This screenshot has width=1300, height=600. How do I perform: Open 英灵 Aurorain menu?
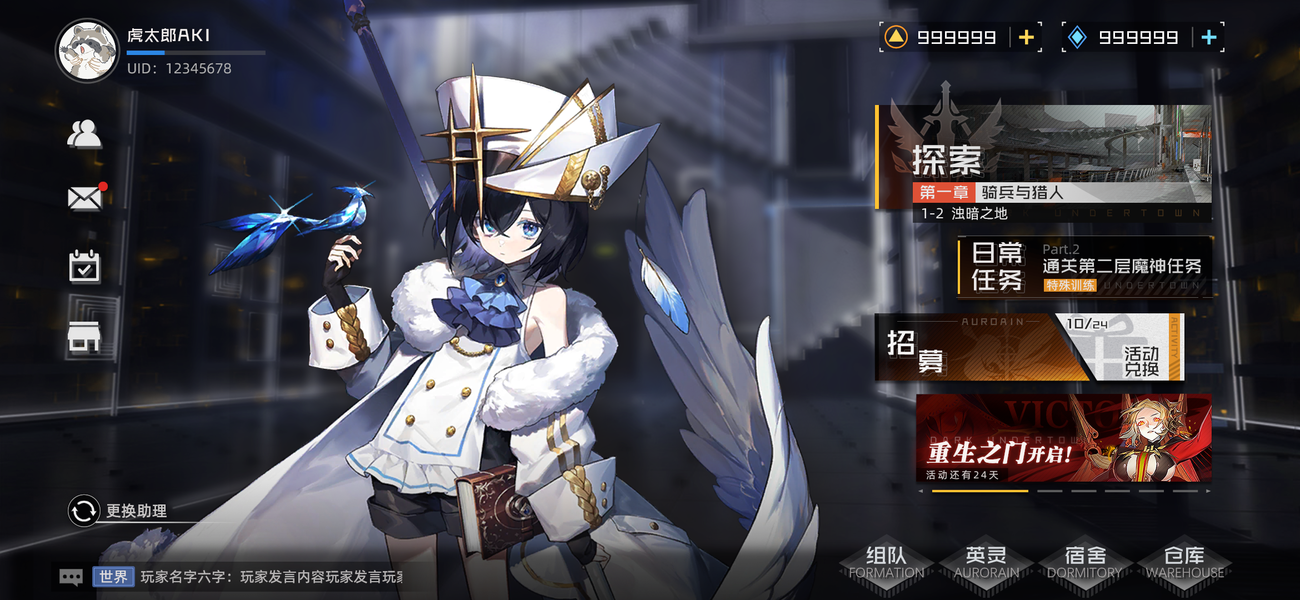(x=985, y=563)
